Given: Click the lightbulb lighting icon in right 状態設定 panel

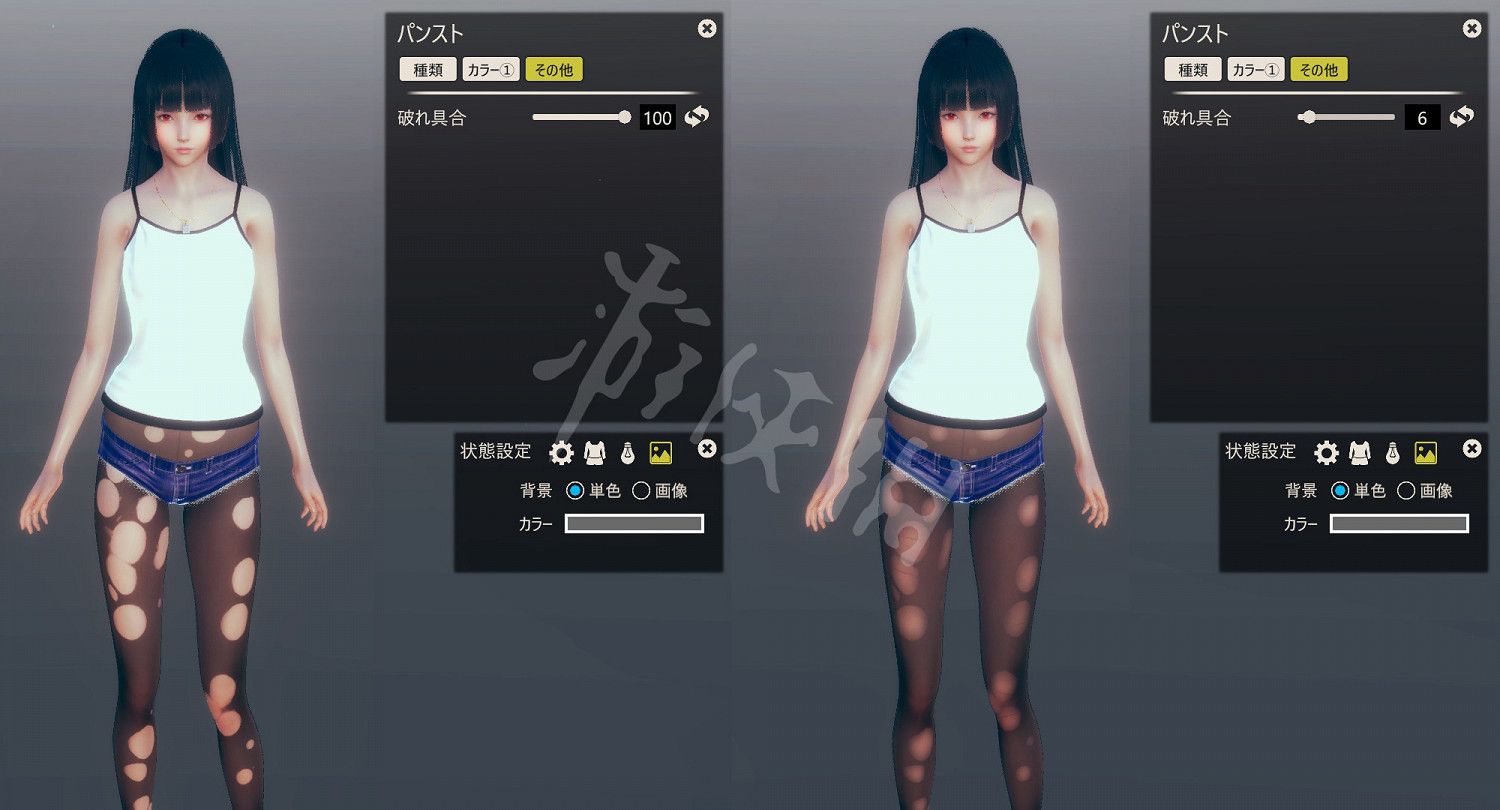Looking at the screenshot, I should click(x=1392, y=452).
